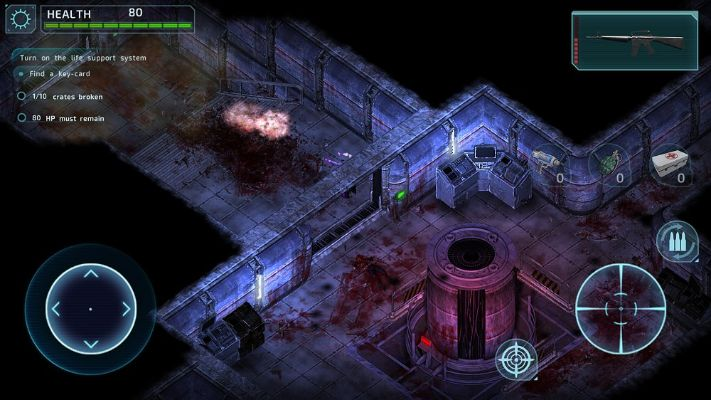Image resolution: width=711 pixels, height=400 pixels.
Task: Open the gear settings menu
Action: 20,20
